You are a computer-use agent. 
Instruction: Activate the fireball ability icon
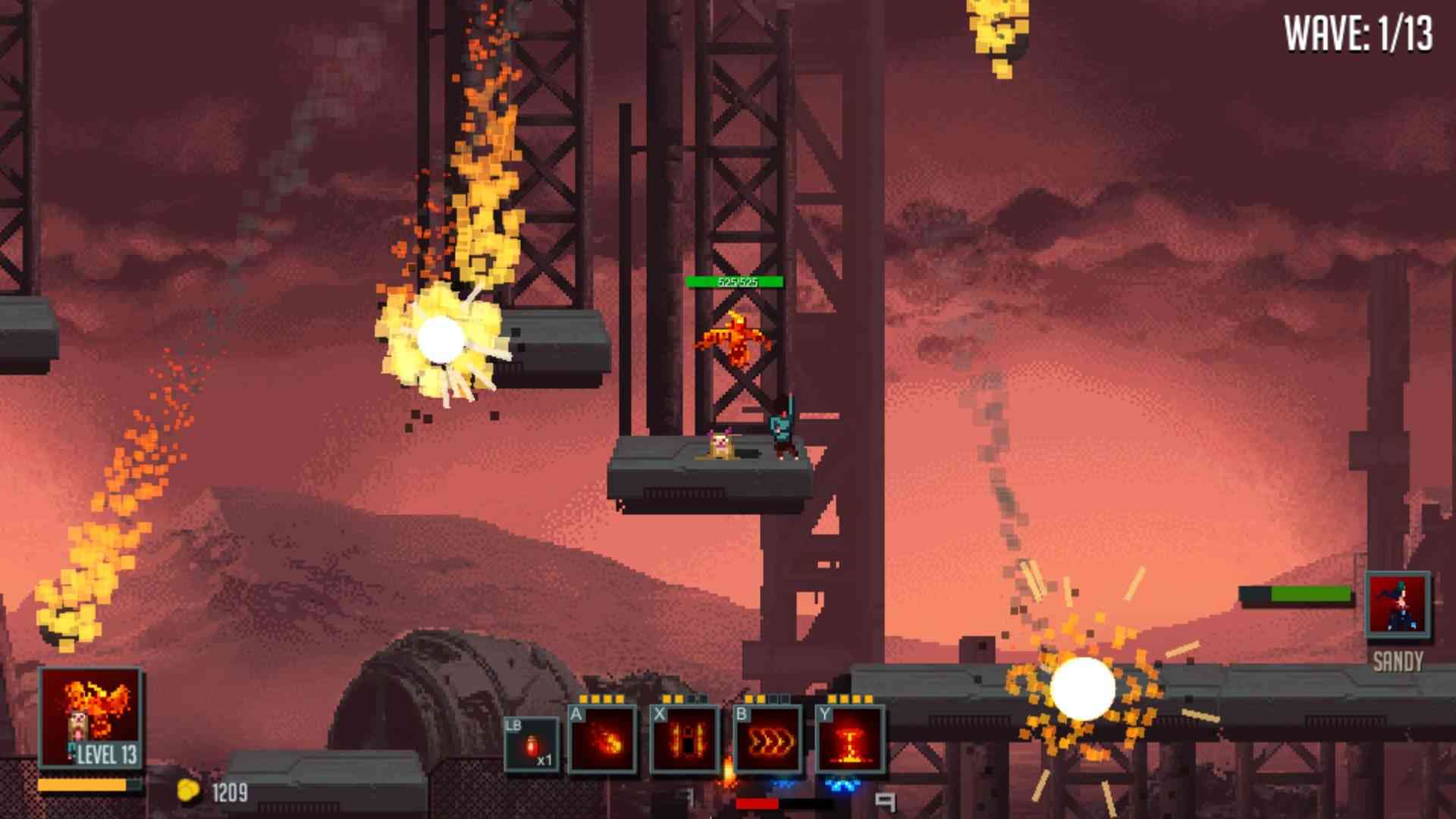coord(603,740)
